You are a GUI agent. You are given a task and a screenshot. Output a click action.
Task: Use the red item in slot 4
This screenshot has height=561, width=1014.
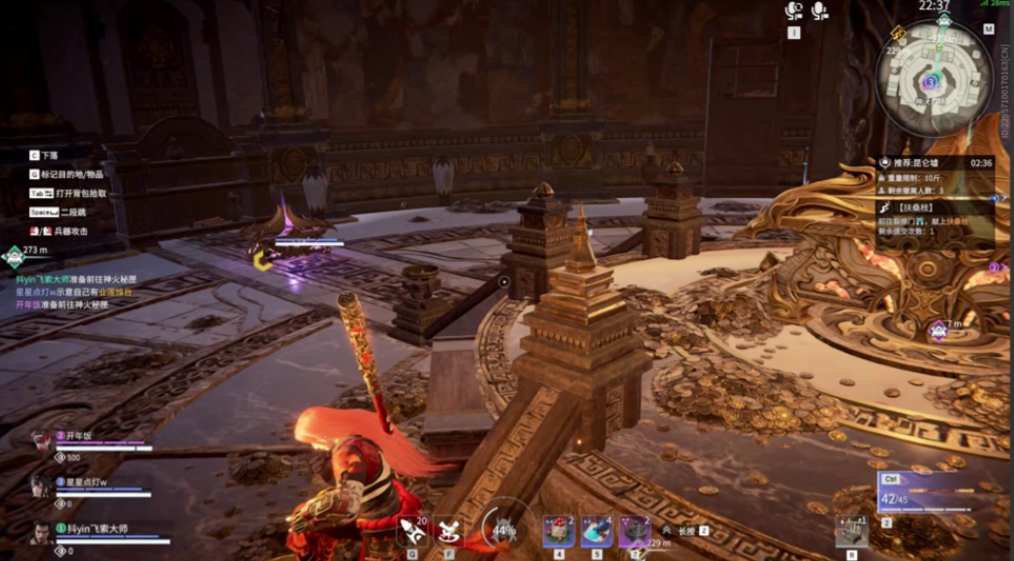[x=559, y=530]
